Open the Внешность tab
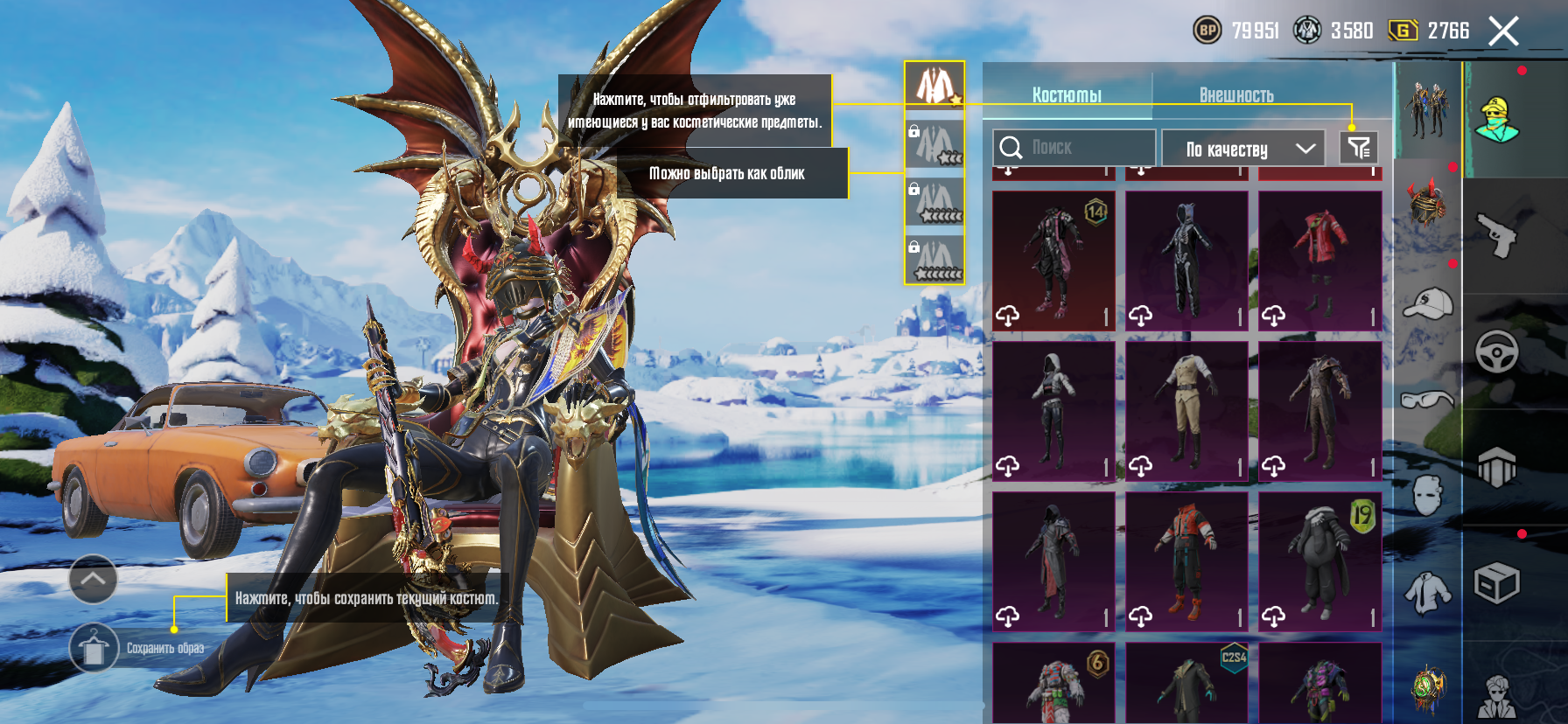1568x724 pixels. tap(1235, 94)
